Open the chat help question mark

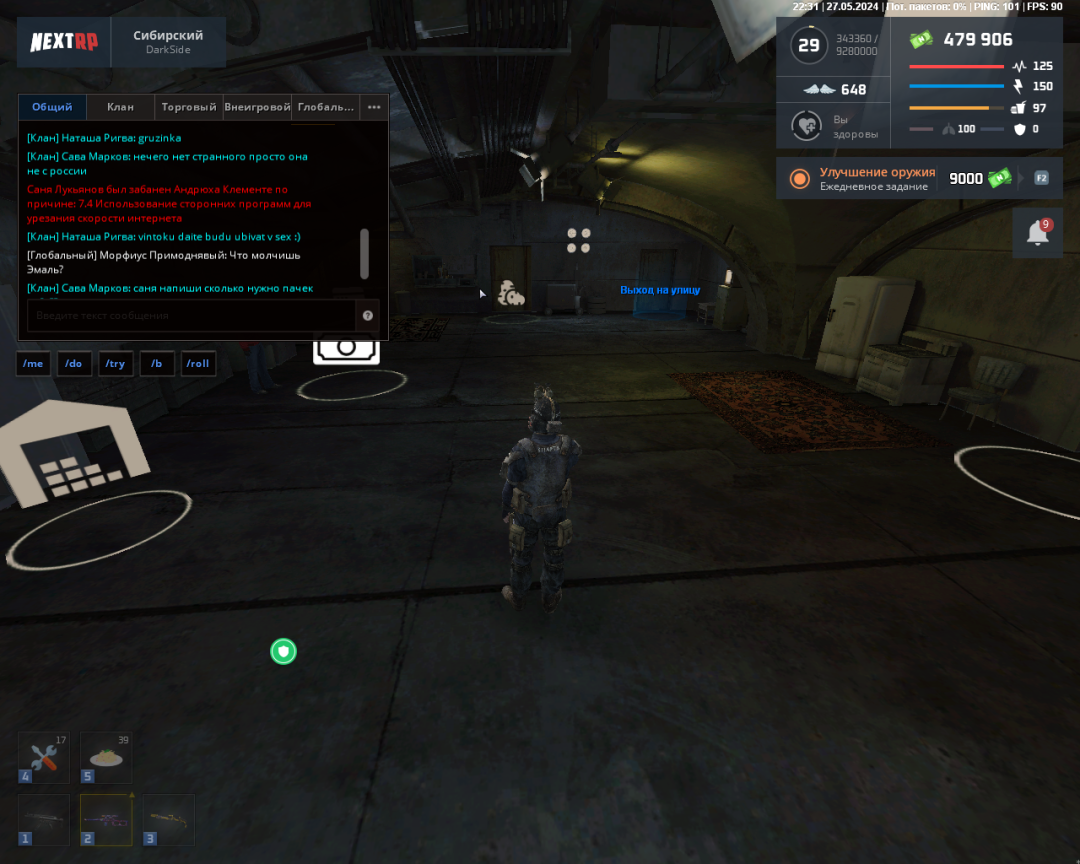tap(368, 316)
